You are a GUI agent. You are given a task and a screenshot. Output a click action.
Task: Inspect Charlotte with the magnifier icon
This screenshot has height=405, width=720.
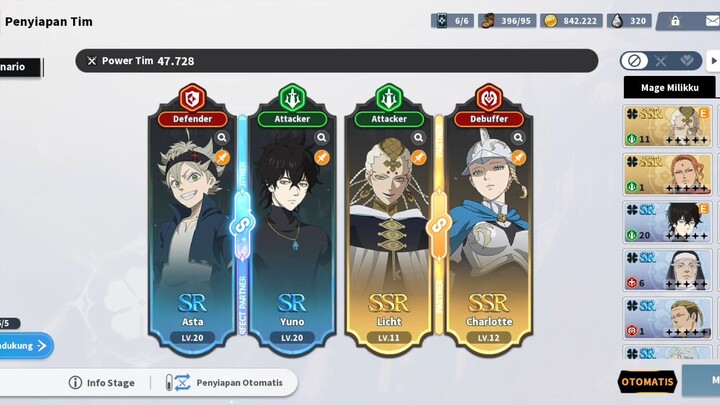[516, 138]
